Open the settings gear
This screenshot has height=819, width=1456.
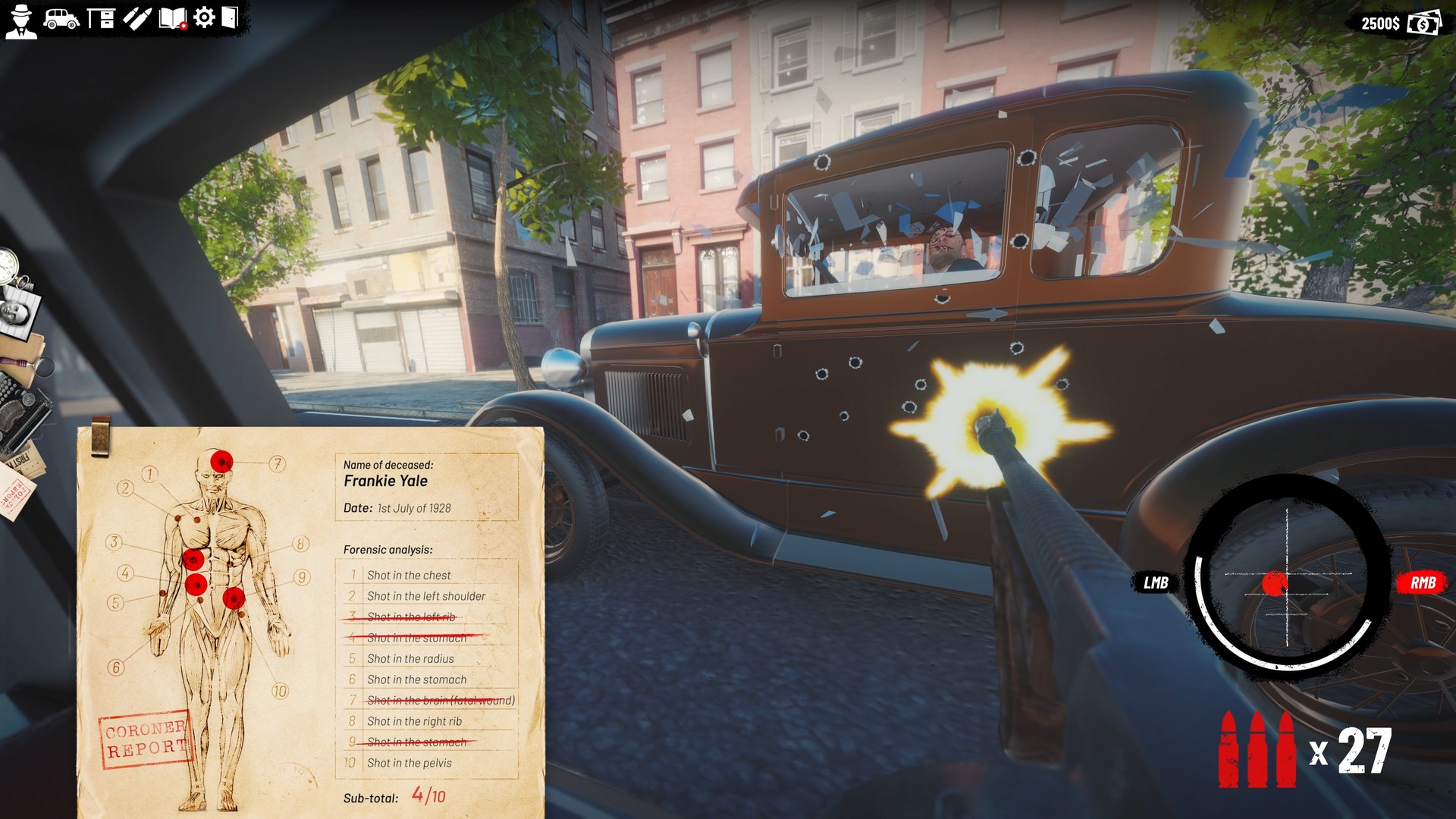(x=203, y=17)
